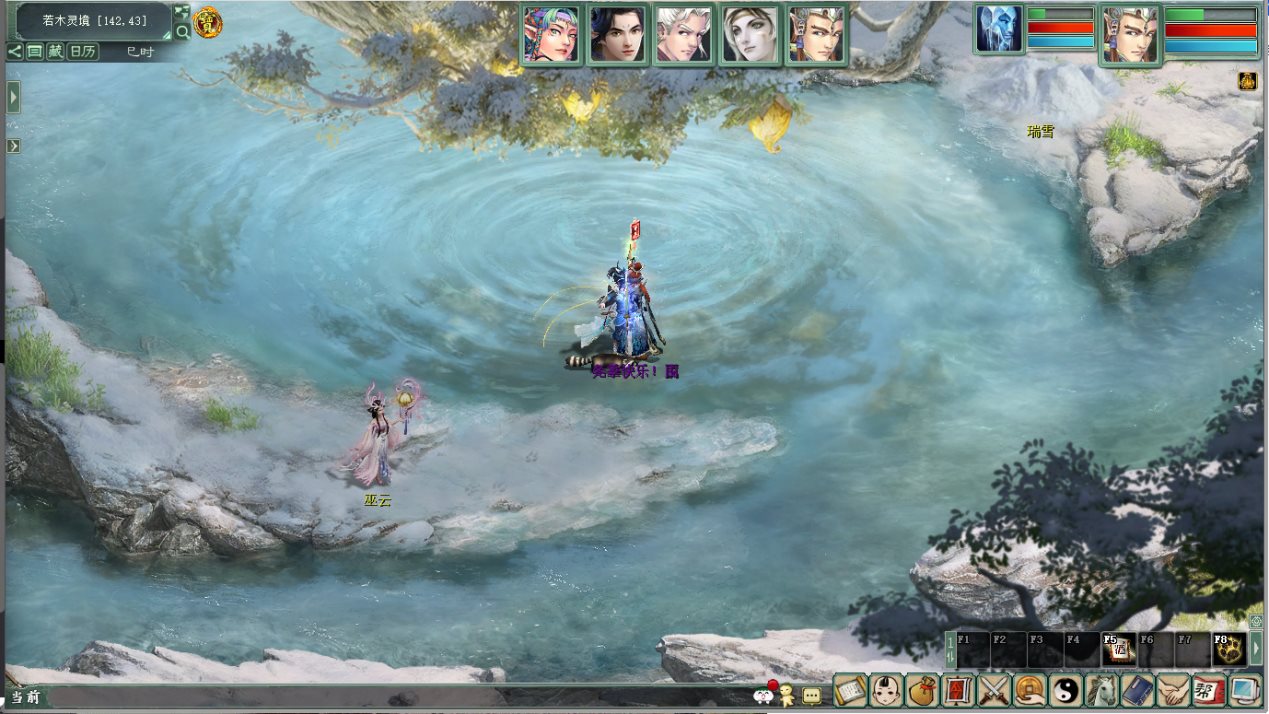1269x714 pixels.
Task: Open the yin-yang skills icon
Action: click(x=1065, y=690)
